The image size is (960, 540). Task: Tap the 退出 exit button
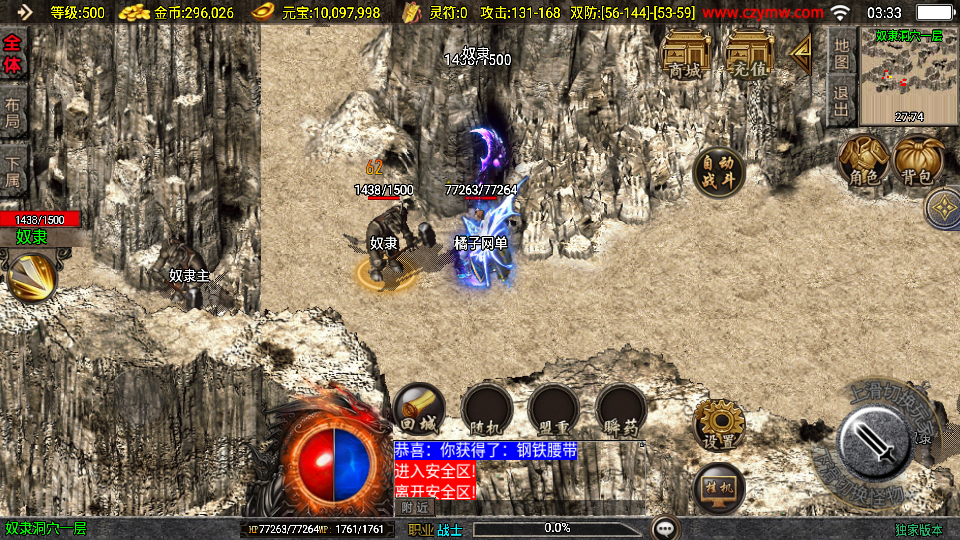click(x=841, y=100)
